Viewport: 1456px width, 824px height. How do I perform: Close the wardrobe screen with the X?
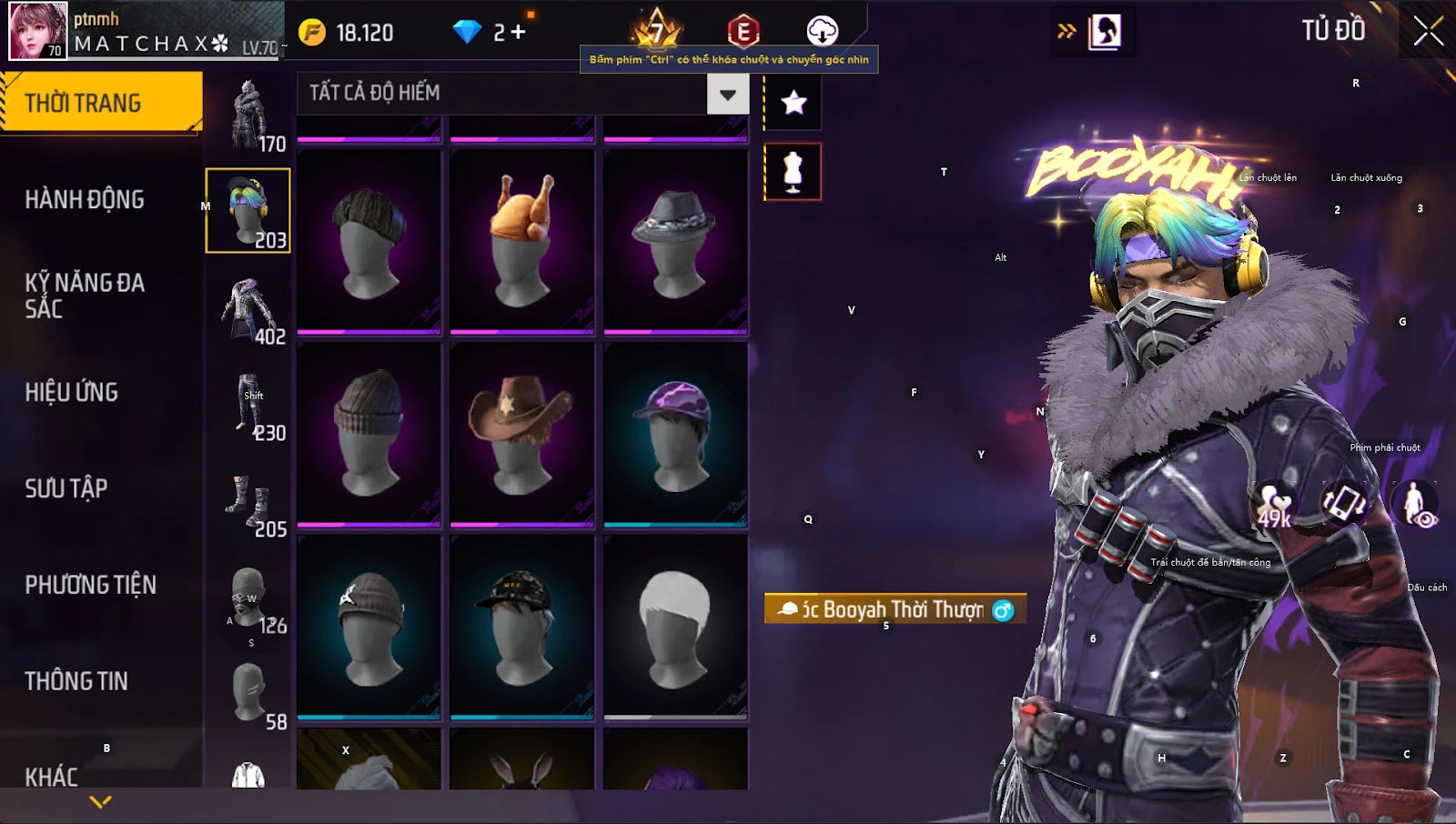pos(1428,31)
